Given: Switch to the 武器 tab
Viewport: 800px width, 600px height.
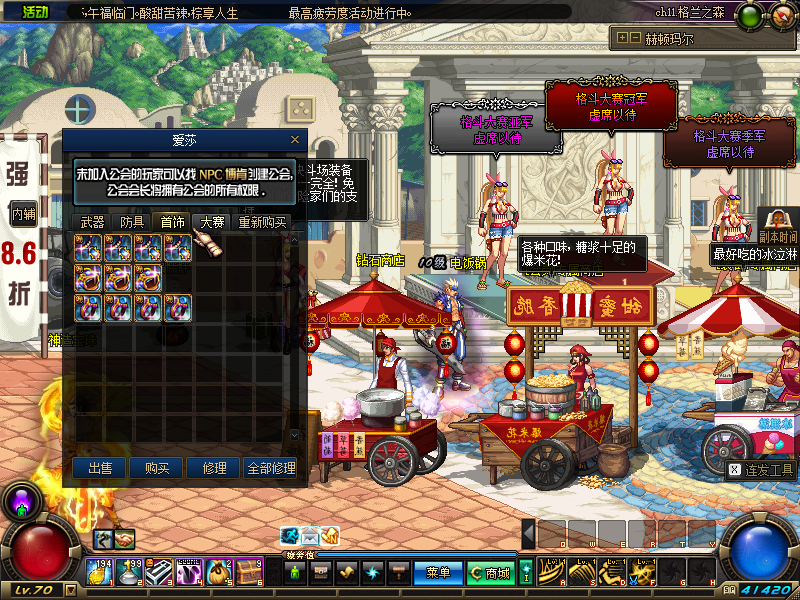Looking at the screenshot, I should [92, 222].
